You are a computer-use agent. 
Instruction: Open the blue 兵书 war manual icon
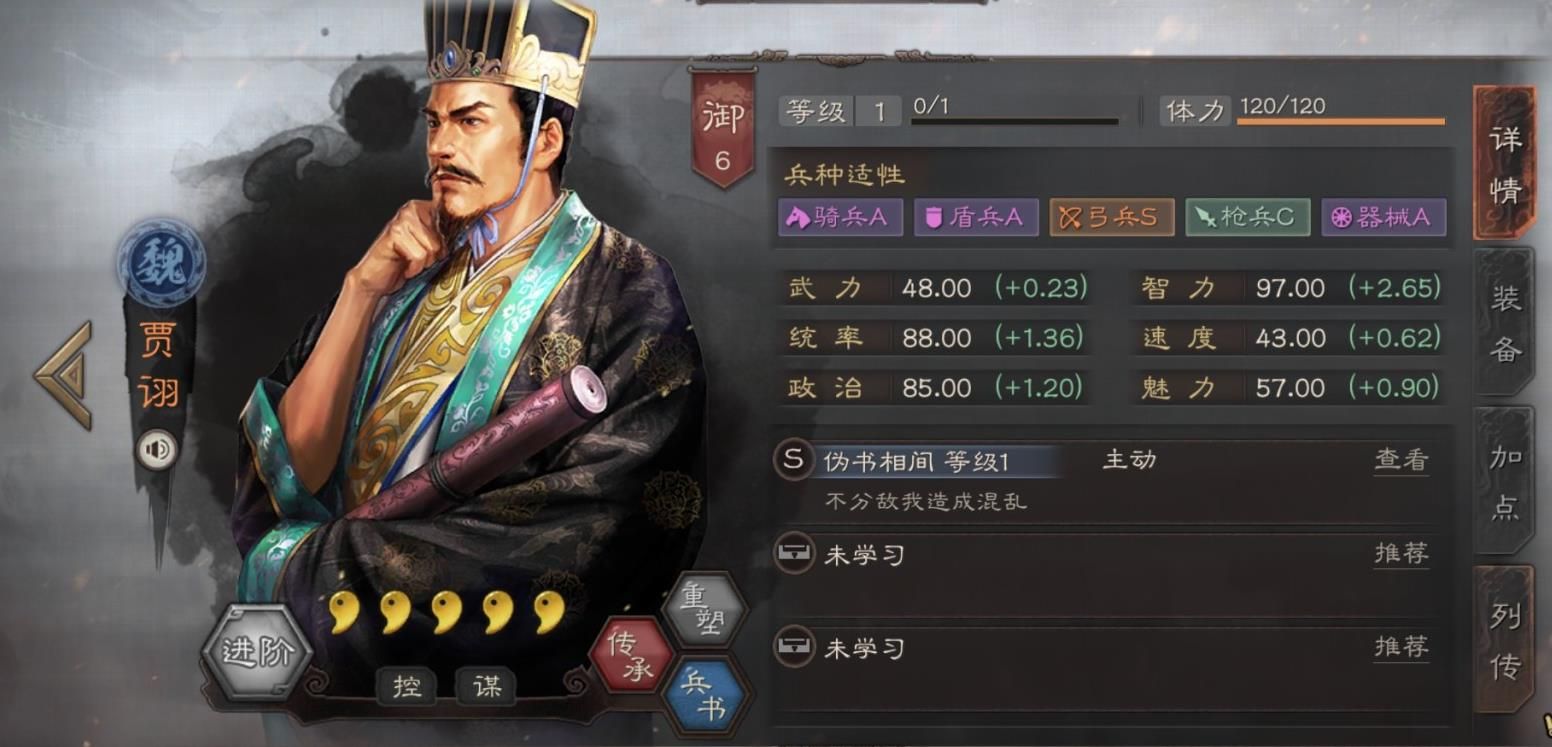coord(707,692)
